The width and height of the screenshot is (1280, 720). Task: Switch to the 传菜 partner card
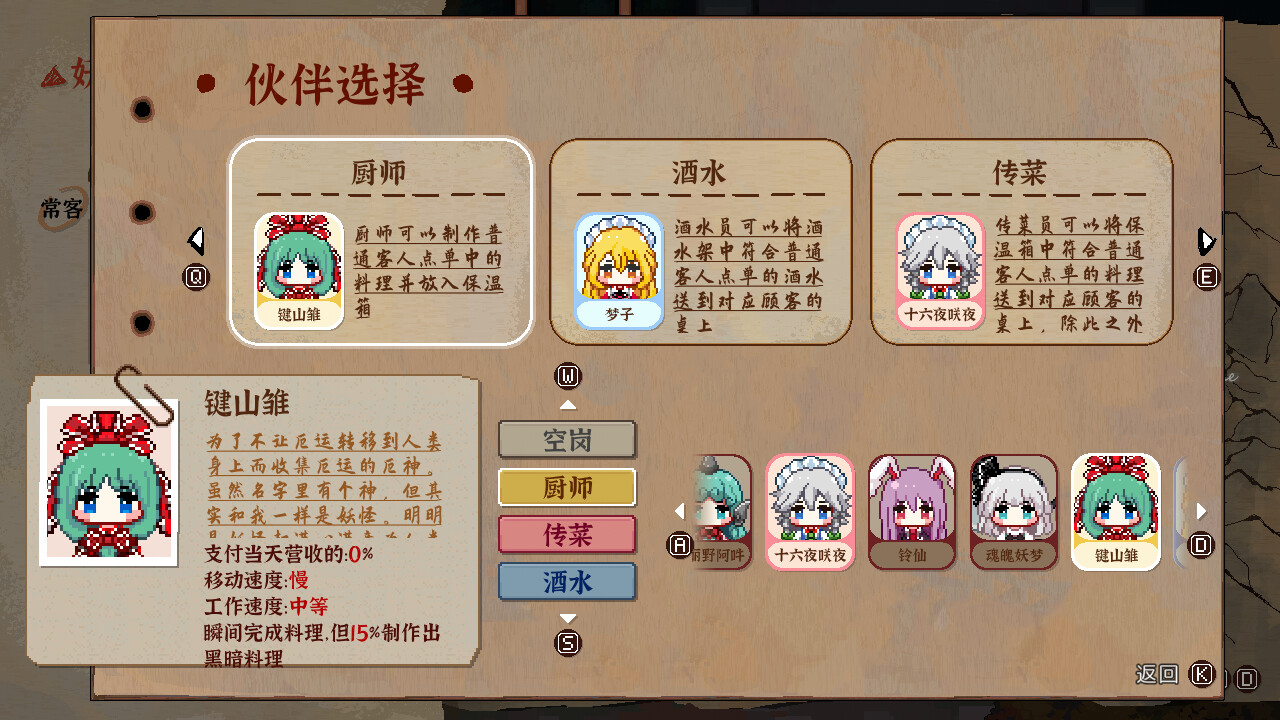click(x=1021, y=170)
